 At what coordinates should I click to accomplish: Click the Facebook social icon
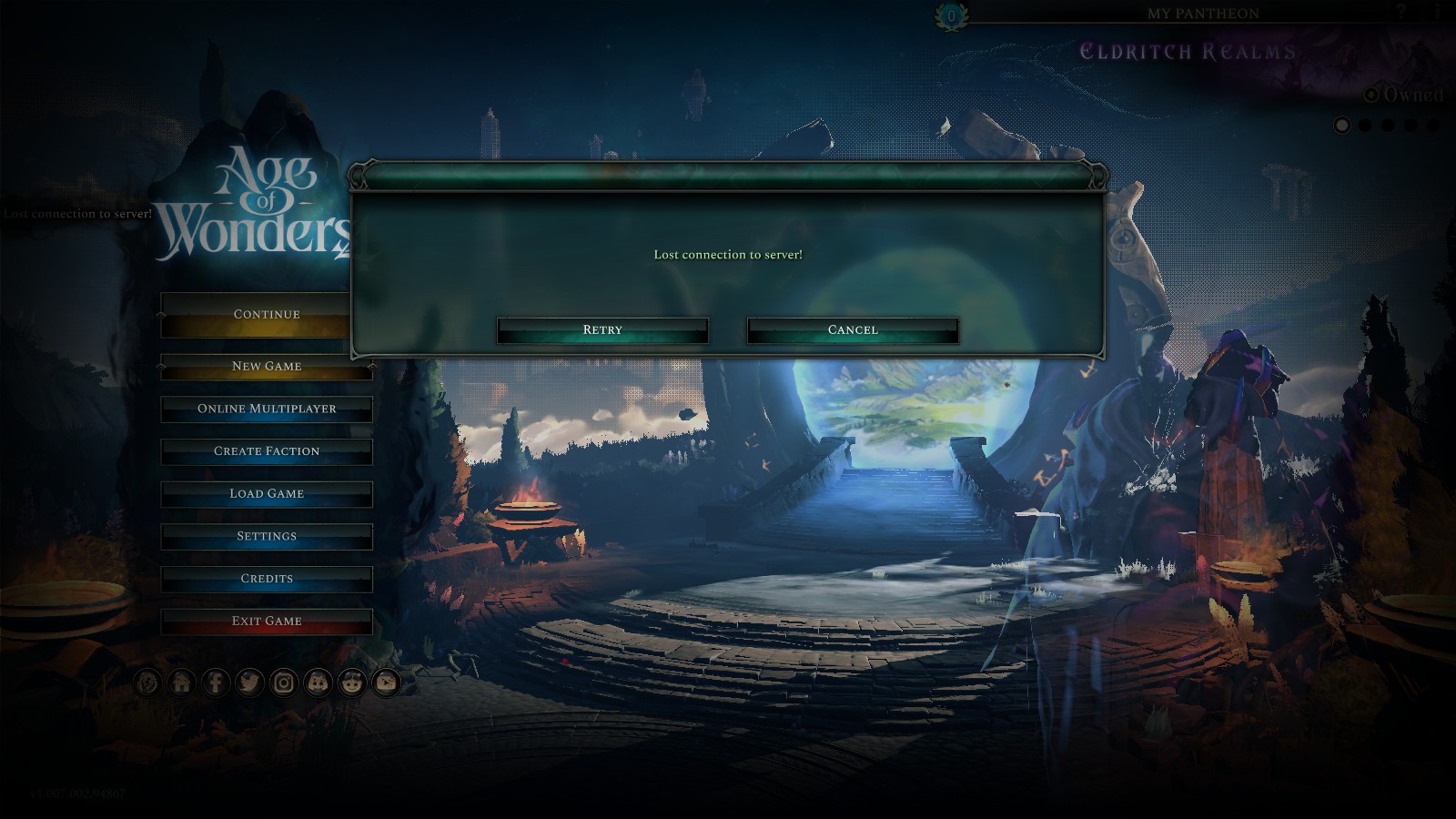point(216,682)
